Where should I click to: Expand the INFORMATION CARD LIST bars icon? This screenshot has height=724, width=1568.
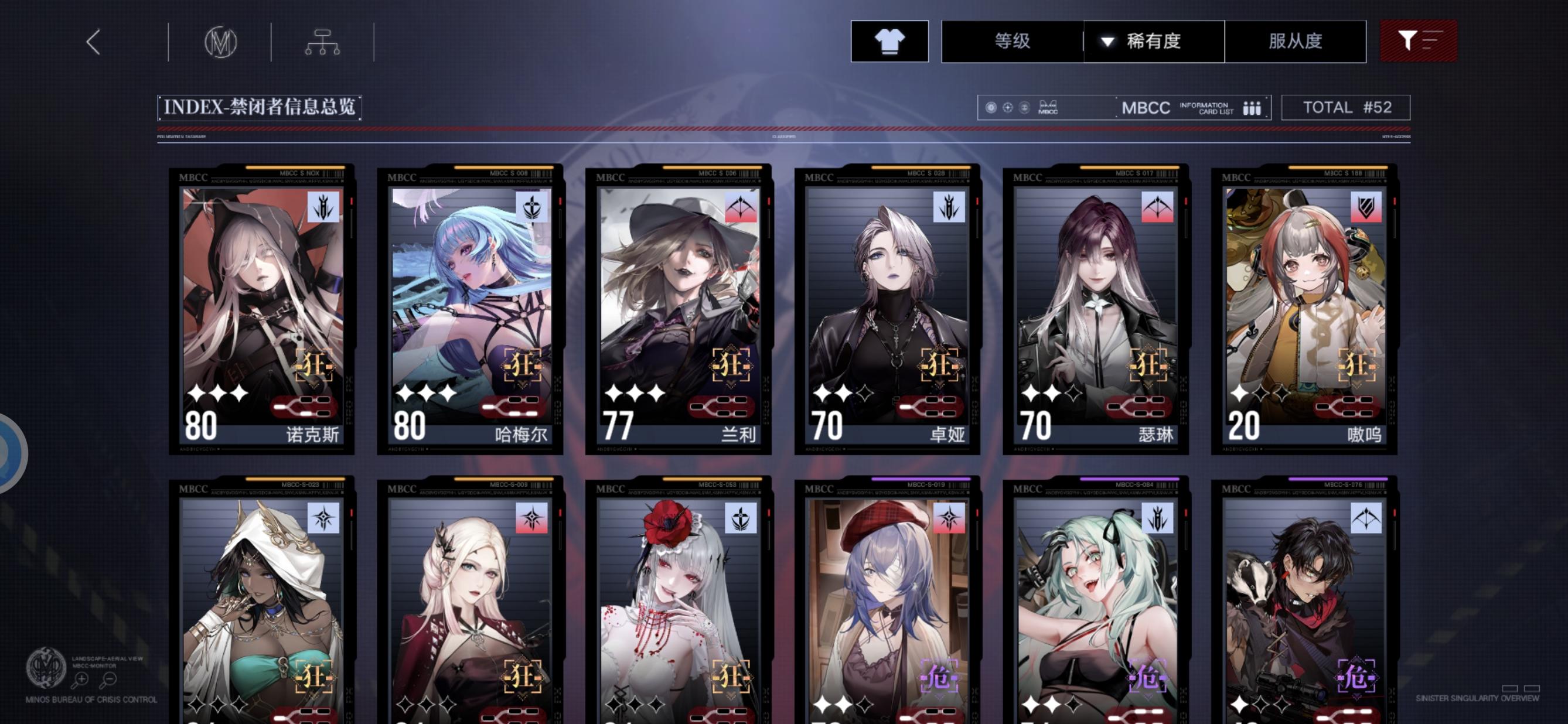pos(1252,108)
